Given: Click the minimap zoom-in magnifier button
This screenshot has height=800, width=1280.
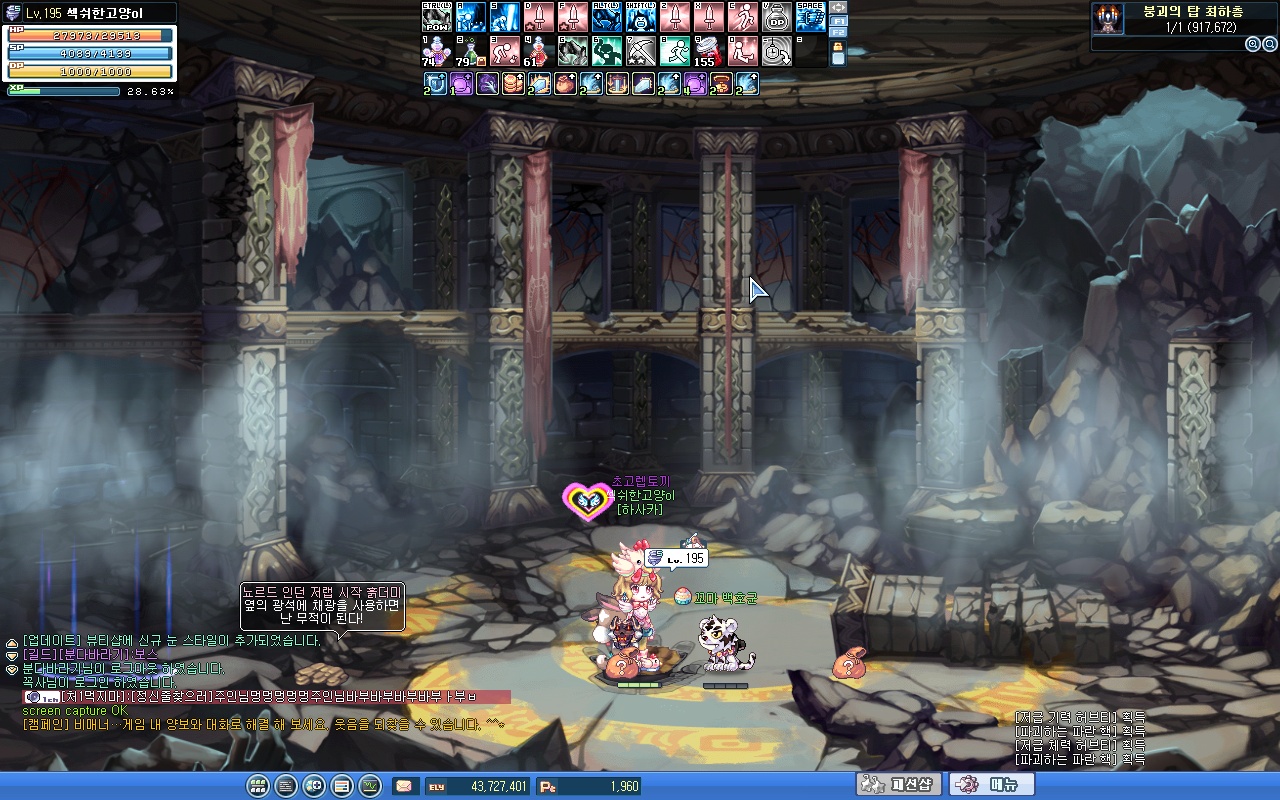Looking at the screenshot, I should click(x=1253, y=44).
